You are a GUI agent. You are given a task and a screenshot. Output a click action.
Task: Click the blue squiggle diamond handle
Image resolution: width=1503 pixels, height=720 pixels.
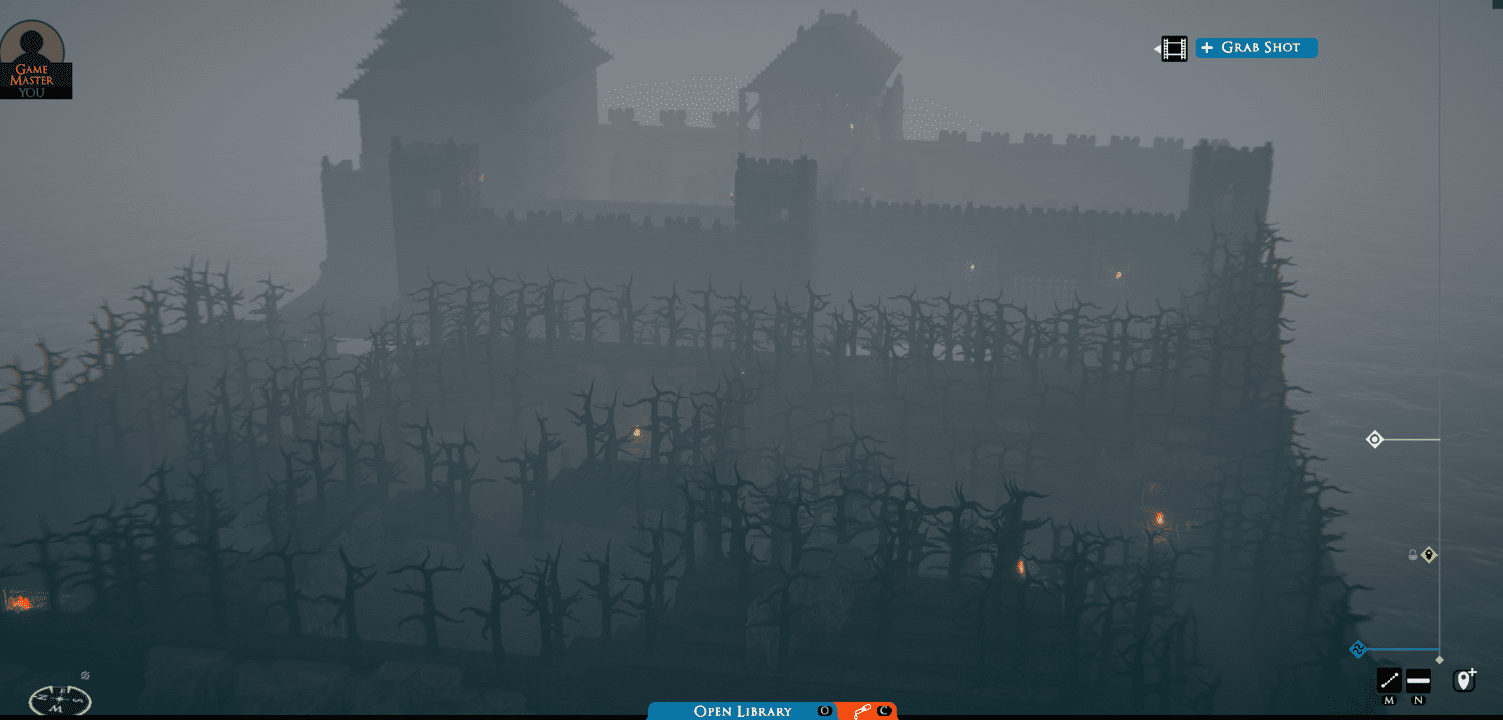[1357, 649]
